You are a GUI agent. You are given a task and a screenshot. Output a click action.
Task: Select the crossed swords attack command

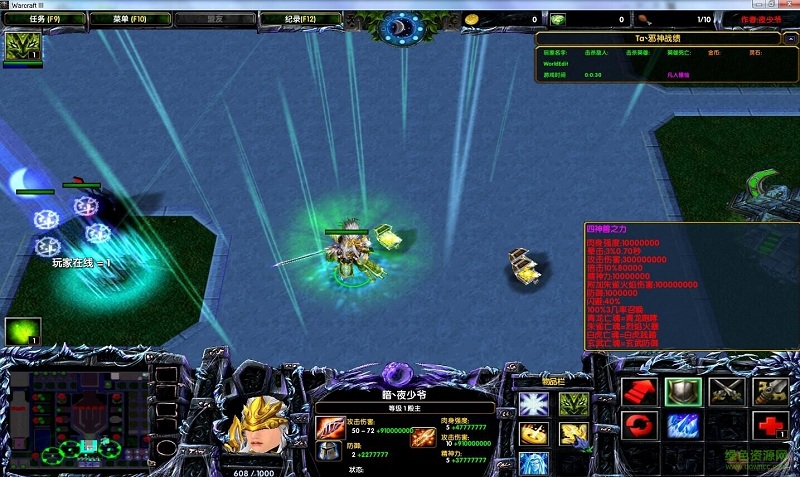coord(724,392)
